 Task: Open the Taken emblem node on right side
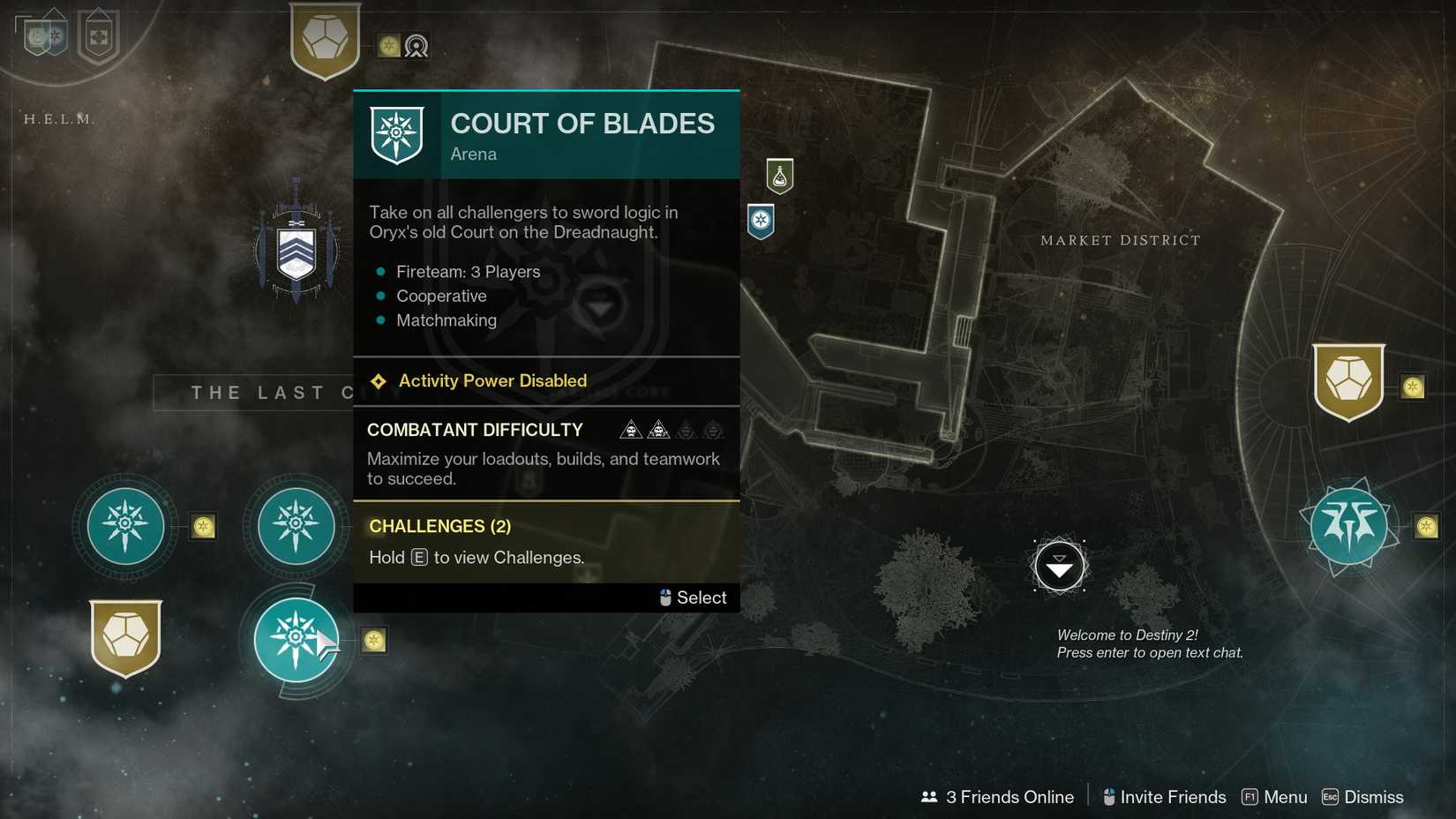click(1347, 525)
